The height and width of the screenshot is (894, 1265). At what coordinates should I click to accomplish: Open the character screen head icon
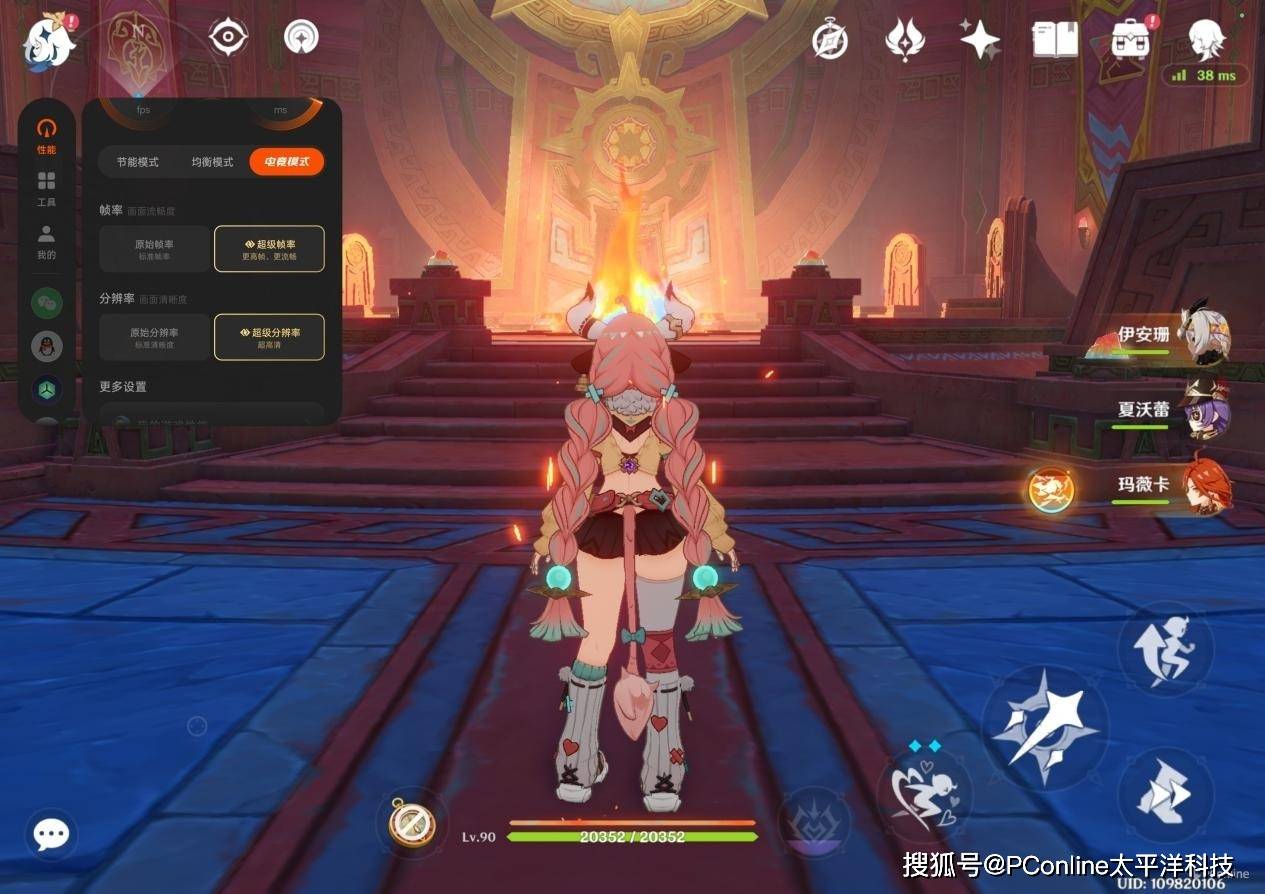[1206, 40]
